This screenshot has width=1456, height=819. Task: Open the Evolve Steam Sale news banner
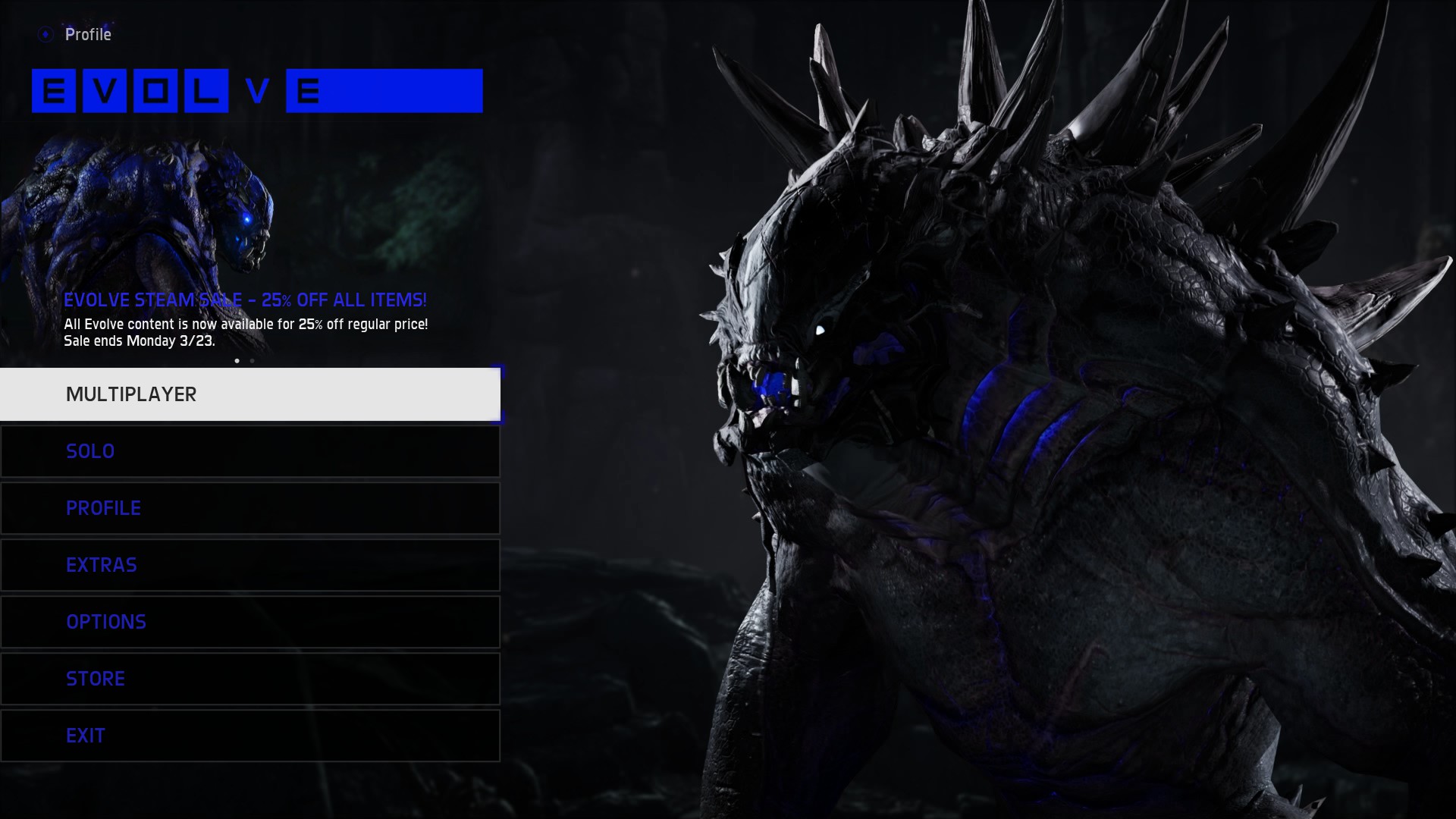tap(245, 300)
